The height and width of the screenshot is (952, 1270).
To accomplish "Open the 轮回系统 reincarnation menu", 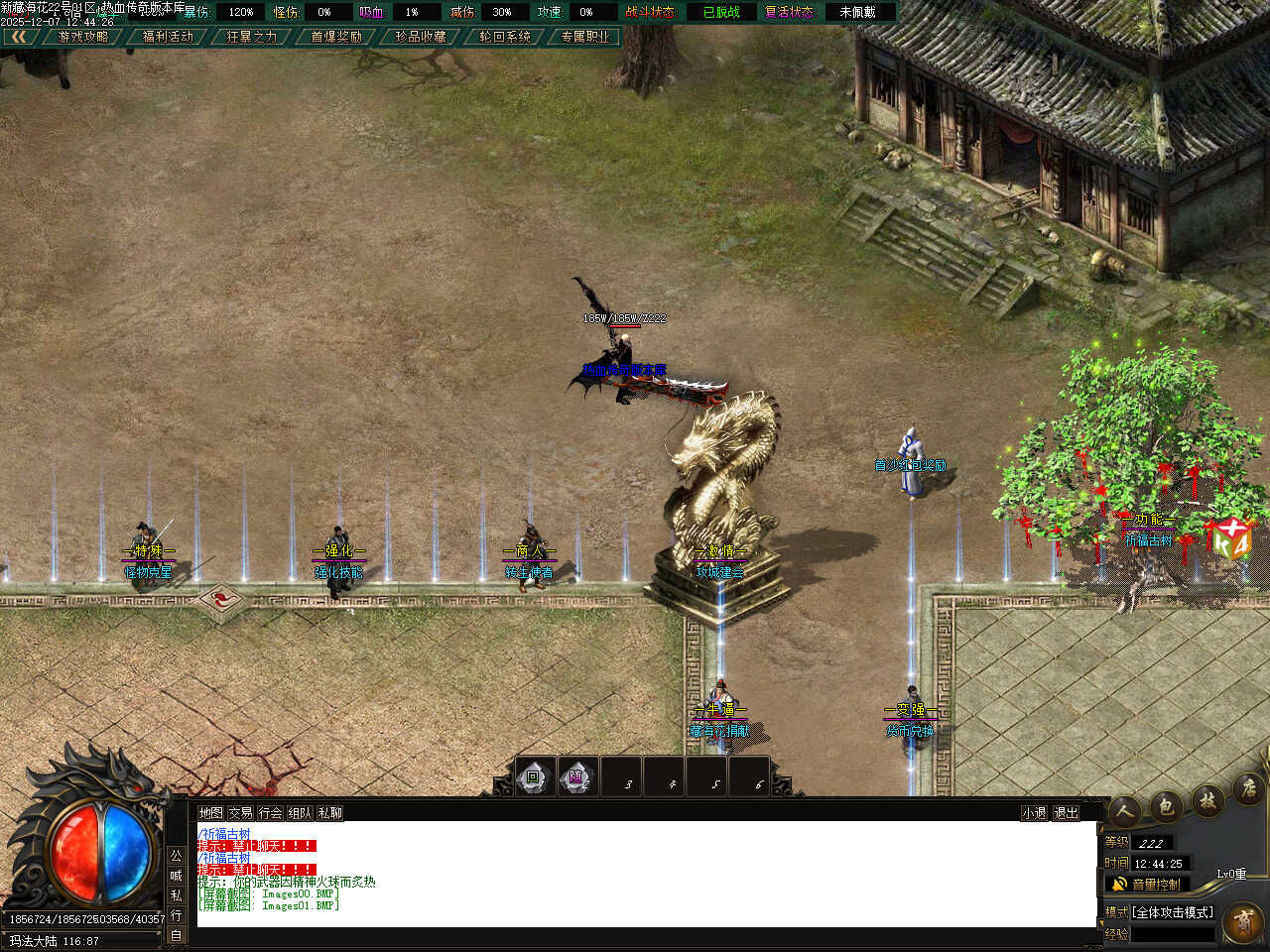I will [505, 37].
